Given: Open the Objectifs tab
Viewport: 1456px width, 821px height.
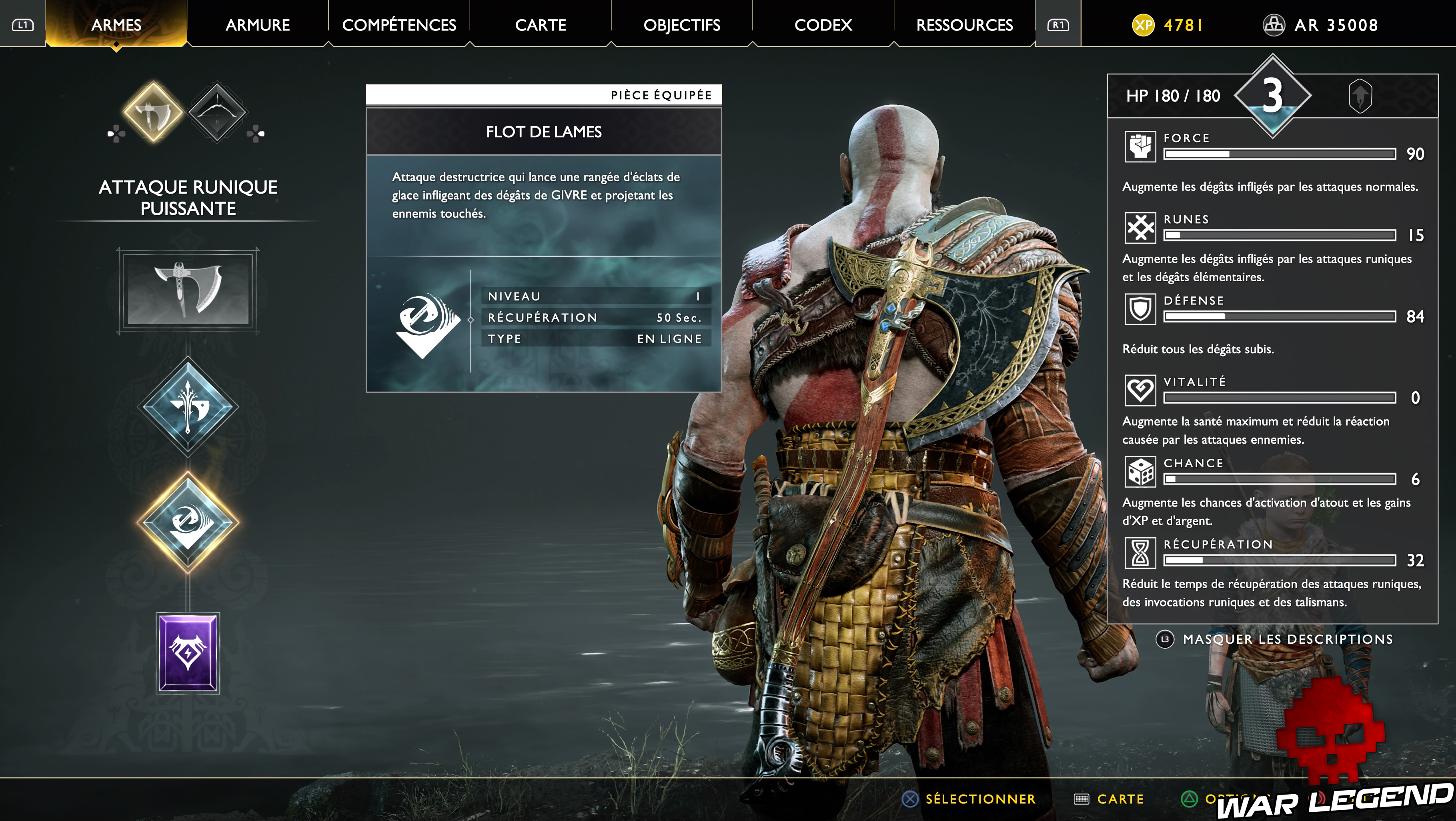Looking at the screenshot, I should 682,25.
